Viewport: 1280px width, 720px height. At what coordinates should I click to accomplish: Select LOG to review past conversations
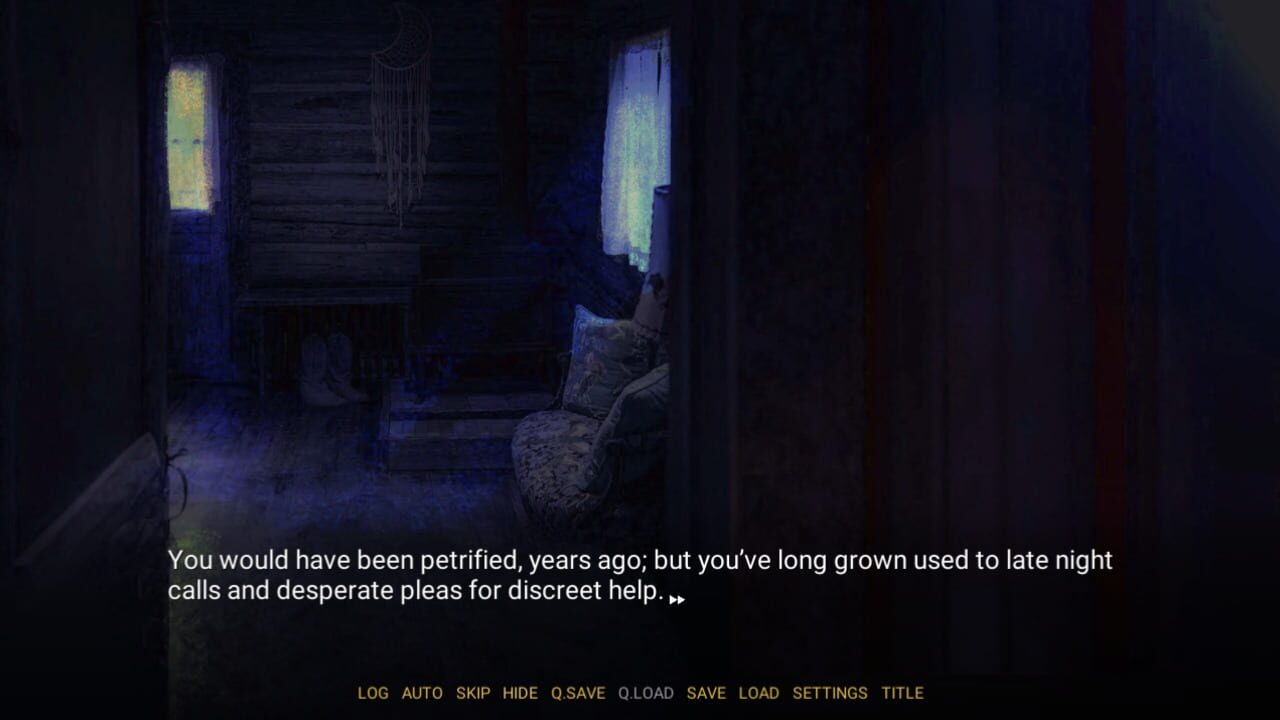374,692
